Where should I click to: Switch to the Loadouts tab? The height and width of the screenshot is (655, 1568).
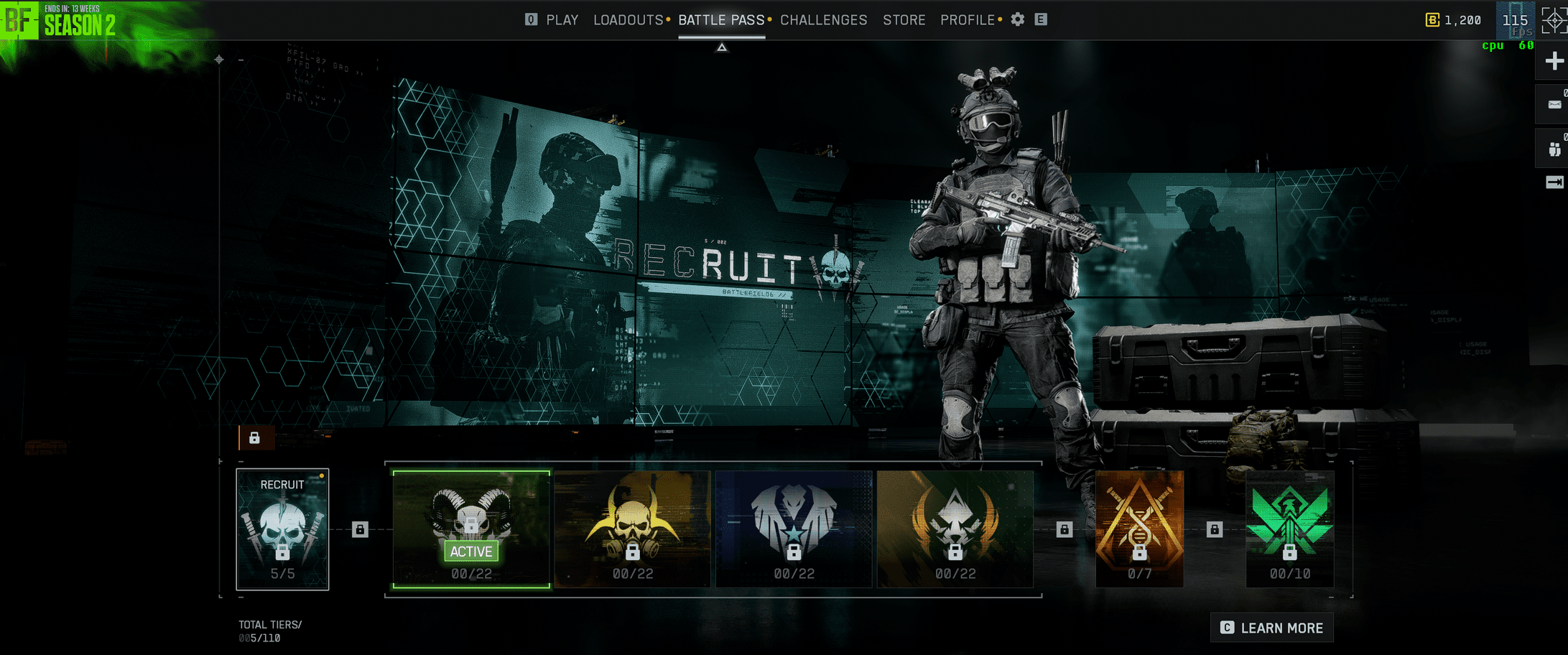coord(628,20)
